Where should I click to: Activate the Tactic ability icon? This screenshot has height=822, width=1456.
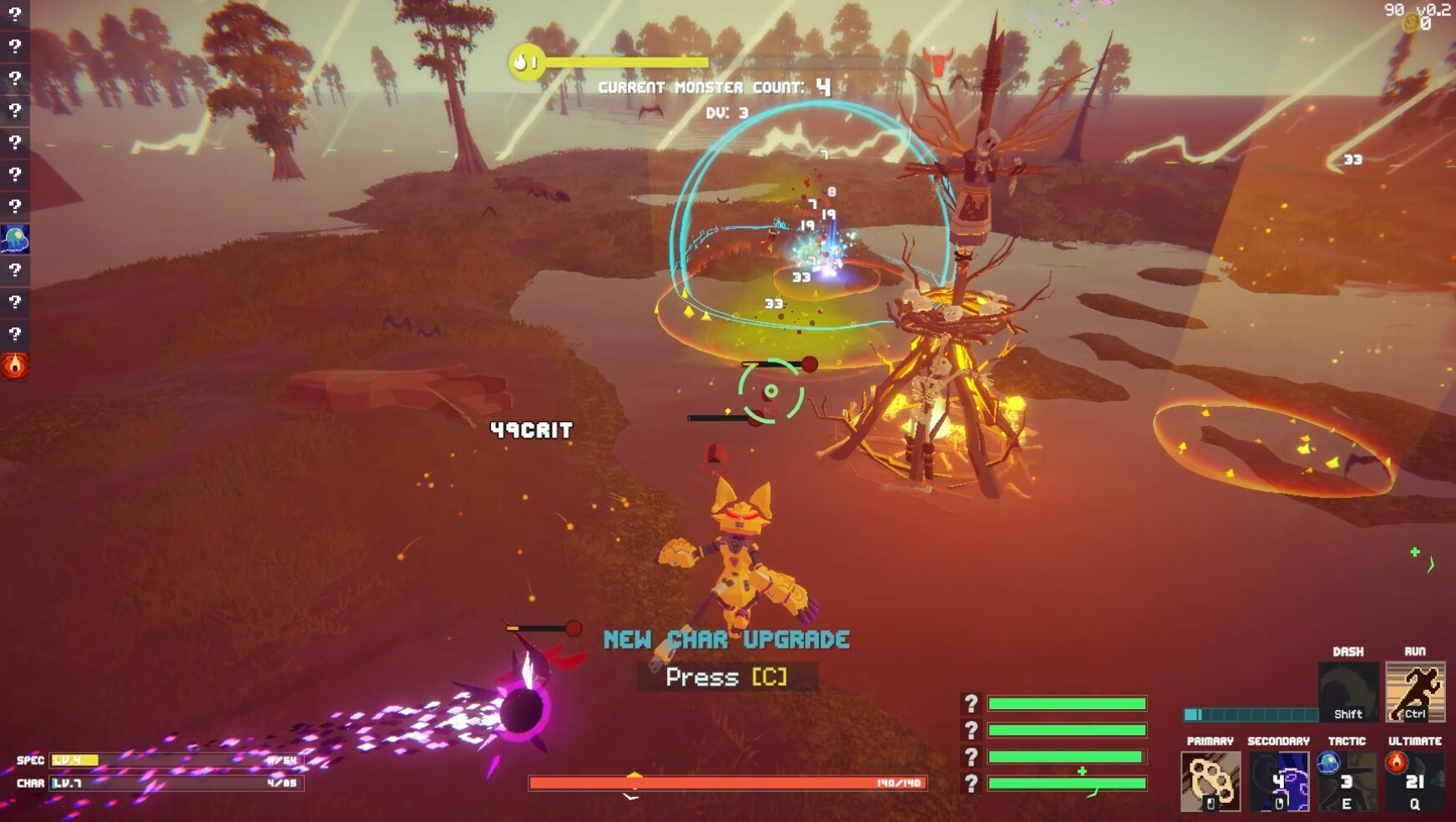click(x=1347, y=781)
